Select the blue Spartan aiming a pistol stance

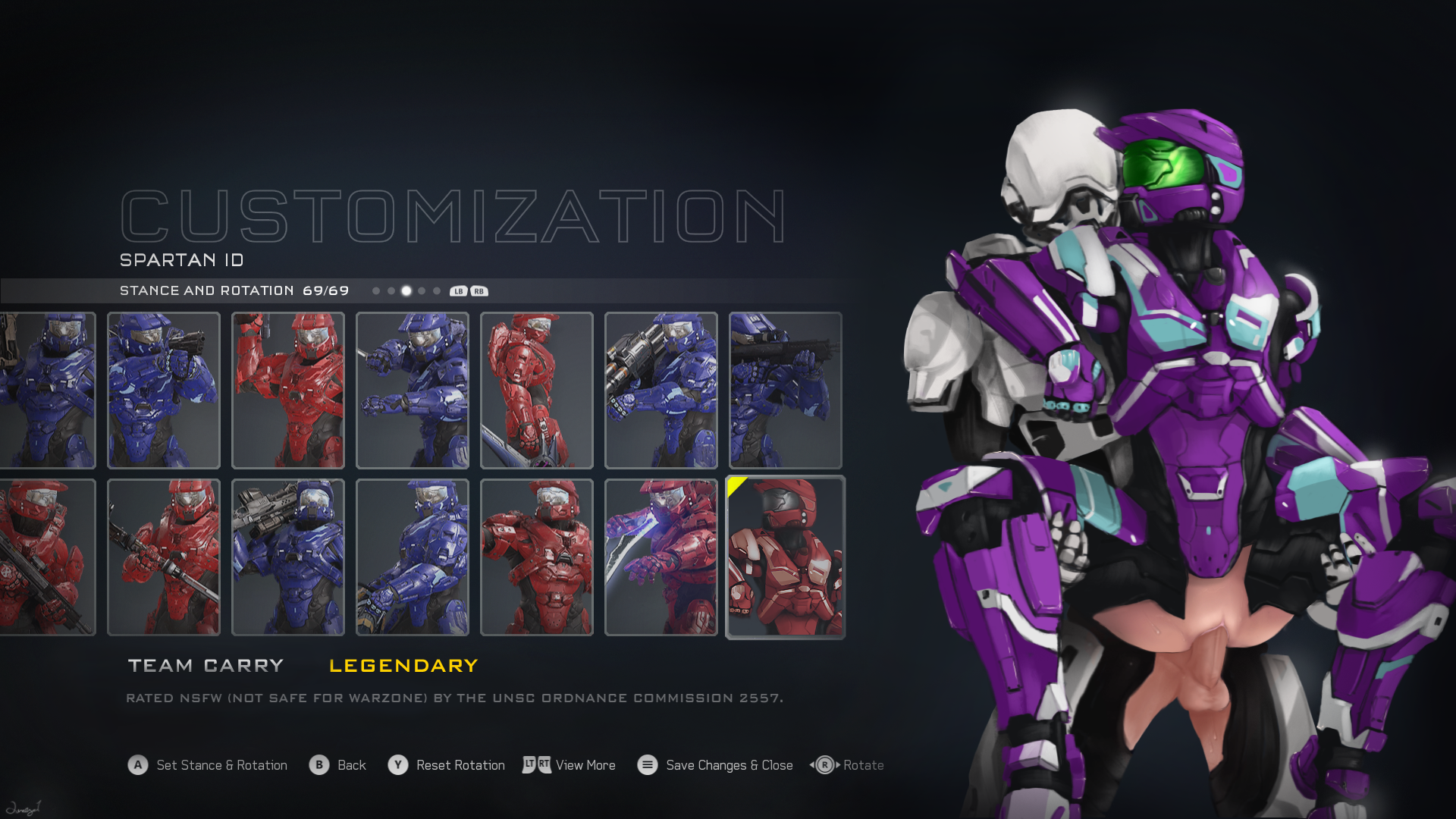click(x=164, y=390)
